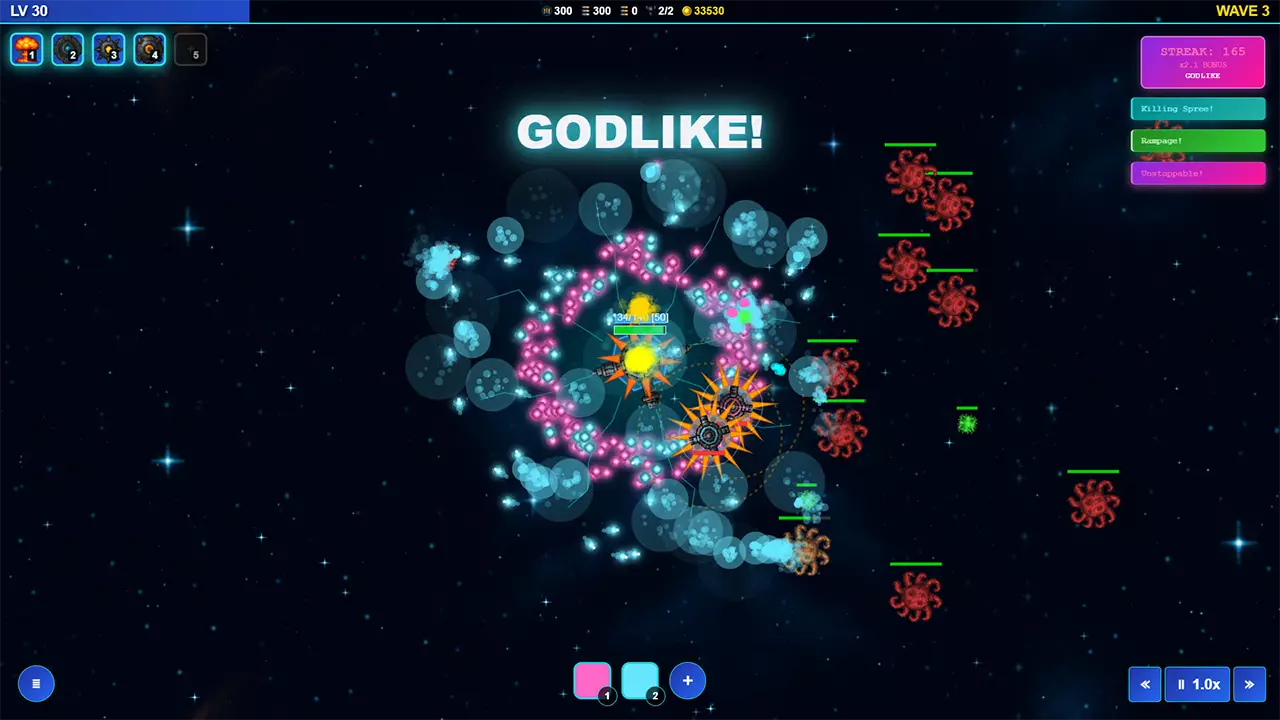The height and width of the screenshot is (720, 1280).
Task: Click the WAVE 3 label
Action: point(1243,11)
